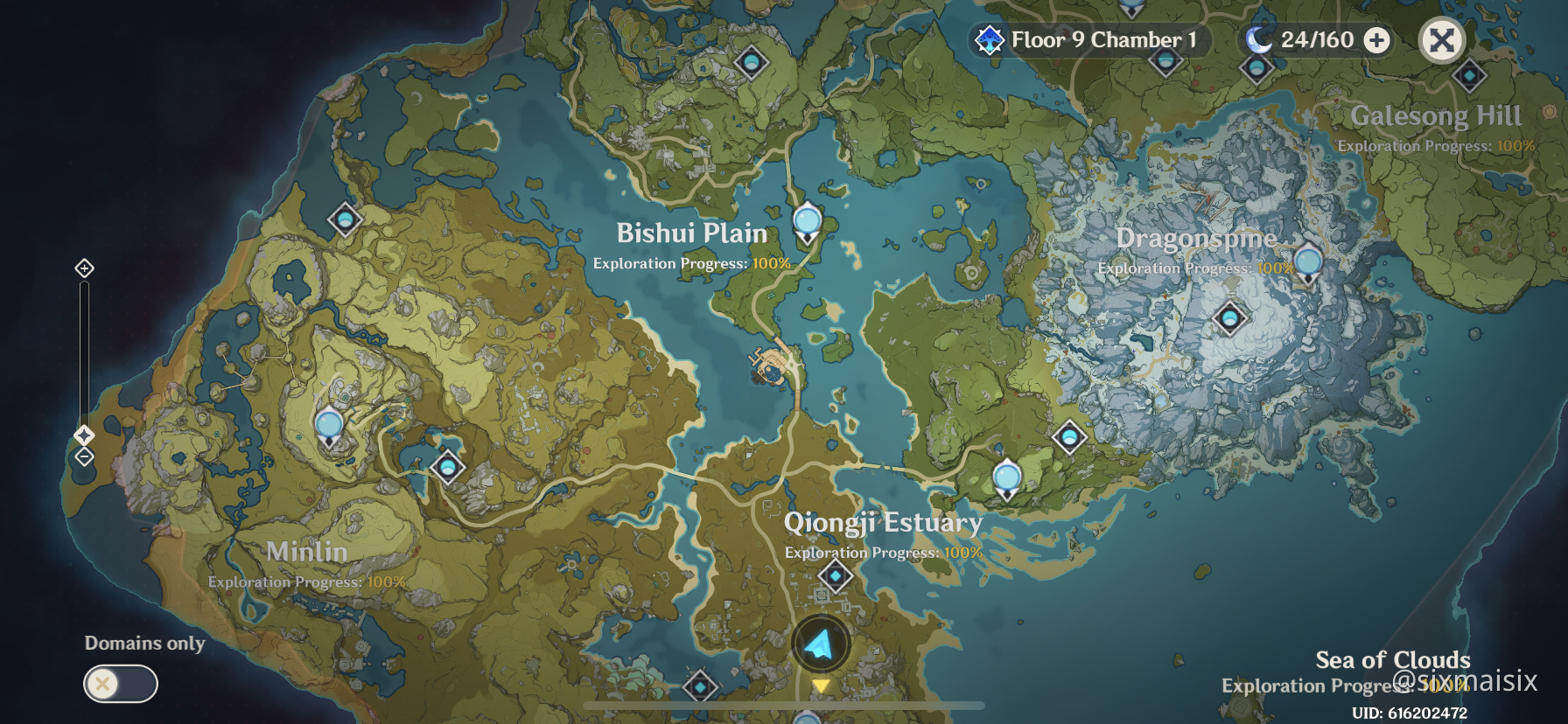Add Original Resin with the plus button

pos(1377,40)
